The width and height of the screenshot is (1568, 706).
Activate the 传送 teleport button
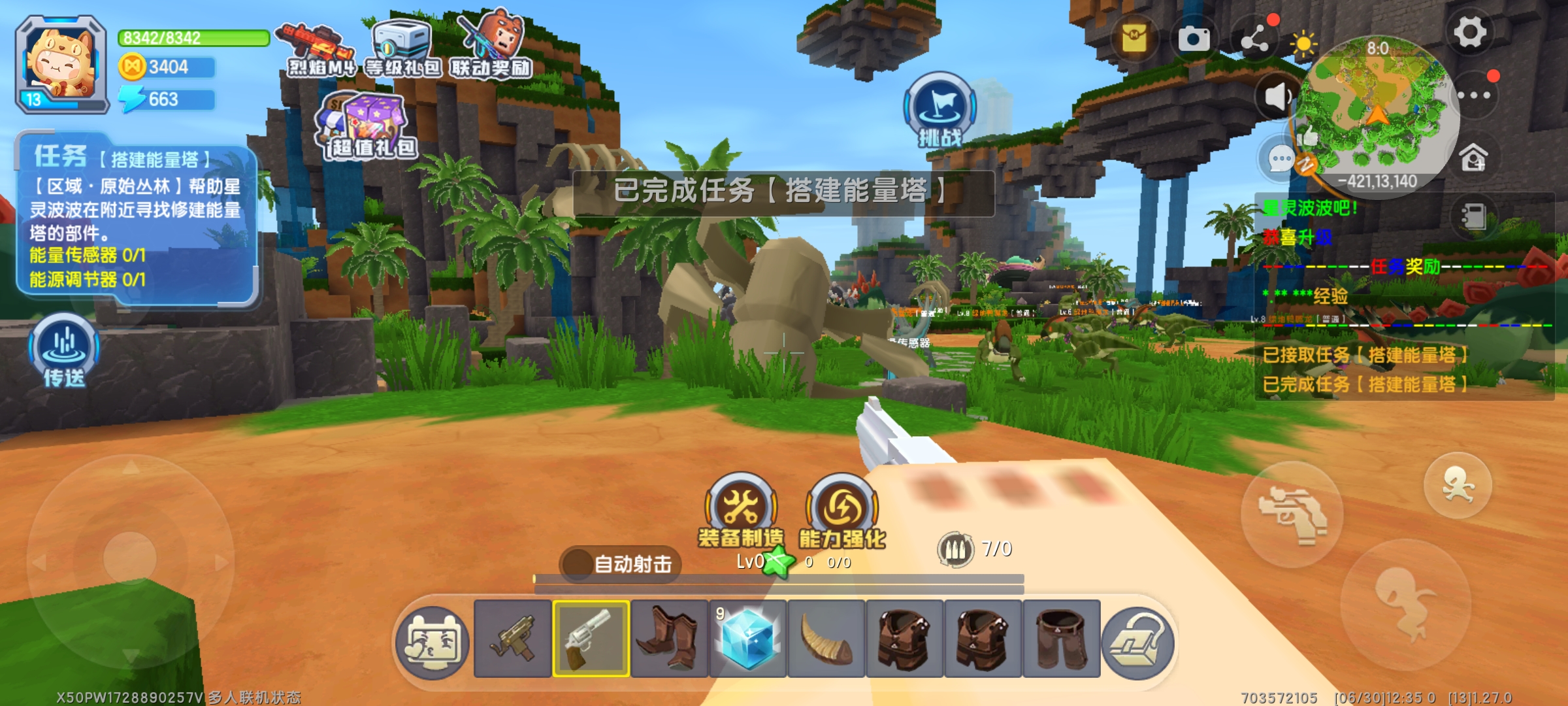pyautogui.click(x=64, y=350)
